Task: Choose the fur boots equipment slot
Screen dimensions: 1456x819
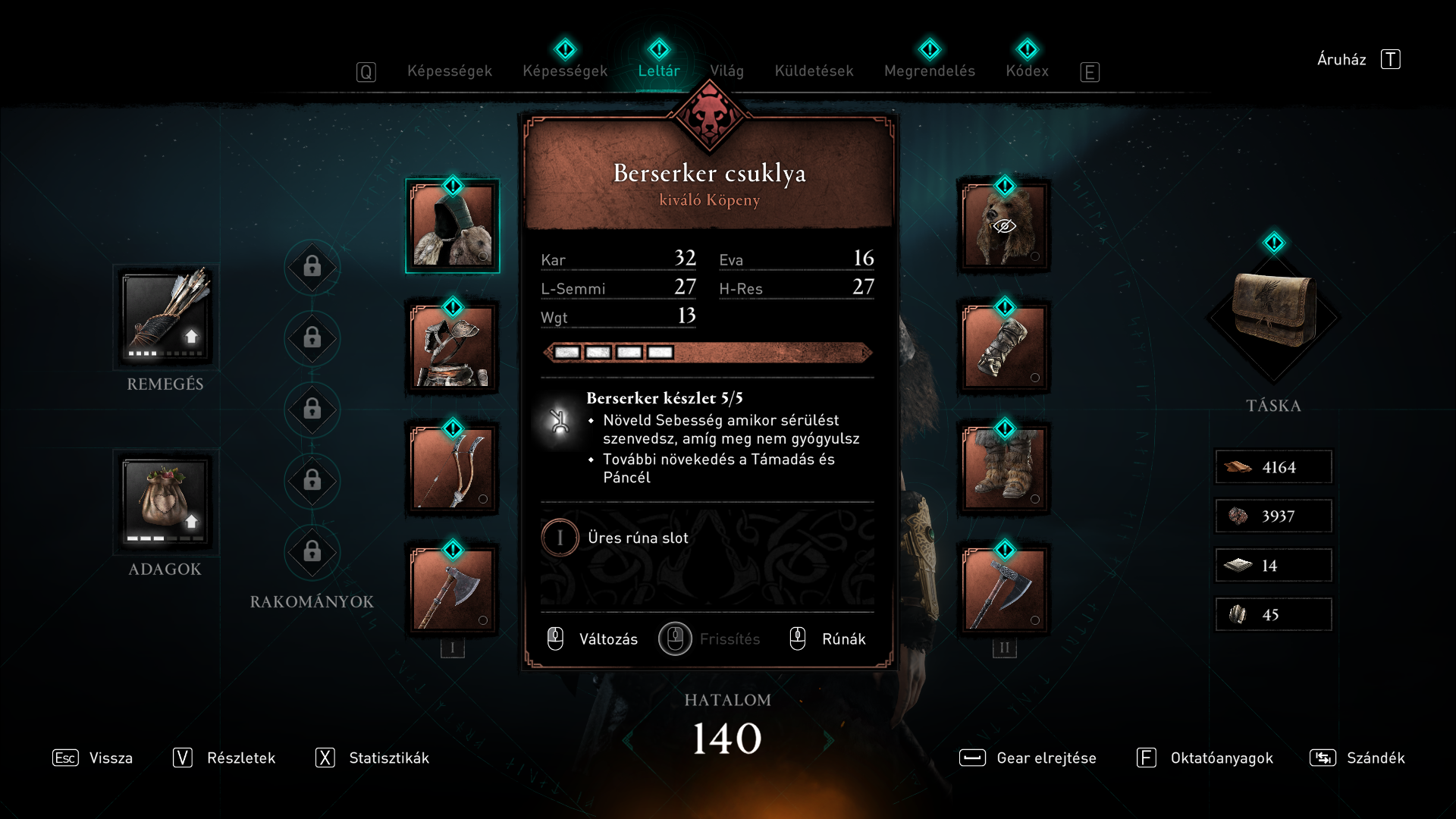Action: (x=1004, y=469)
